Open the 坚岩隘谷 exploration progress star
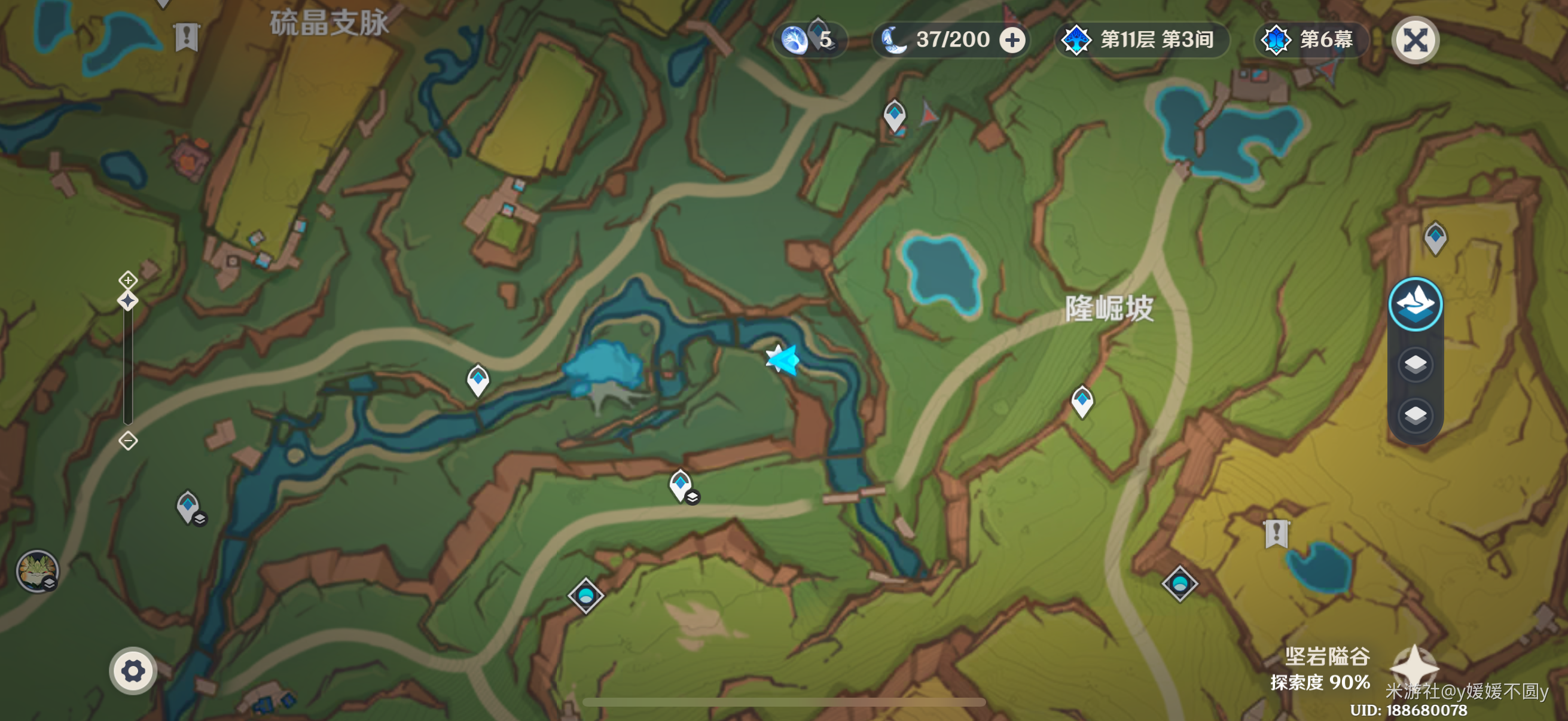Viewport: 1568px width, 721px height. [x=1414, y=667]
